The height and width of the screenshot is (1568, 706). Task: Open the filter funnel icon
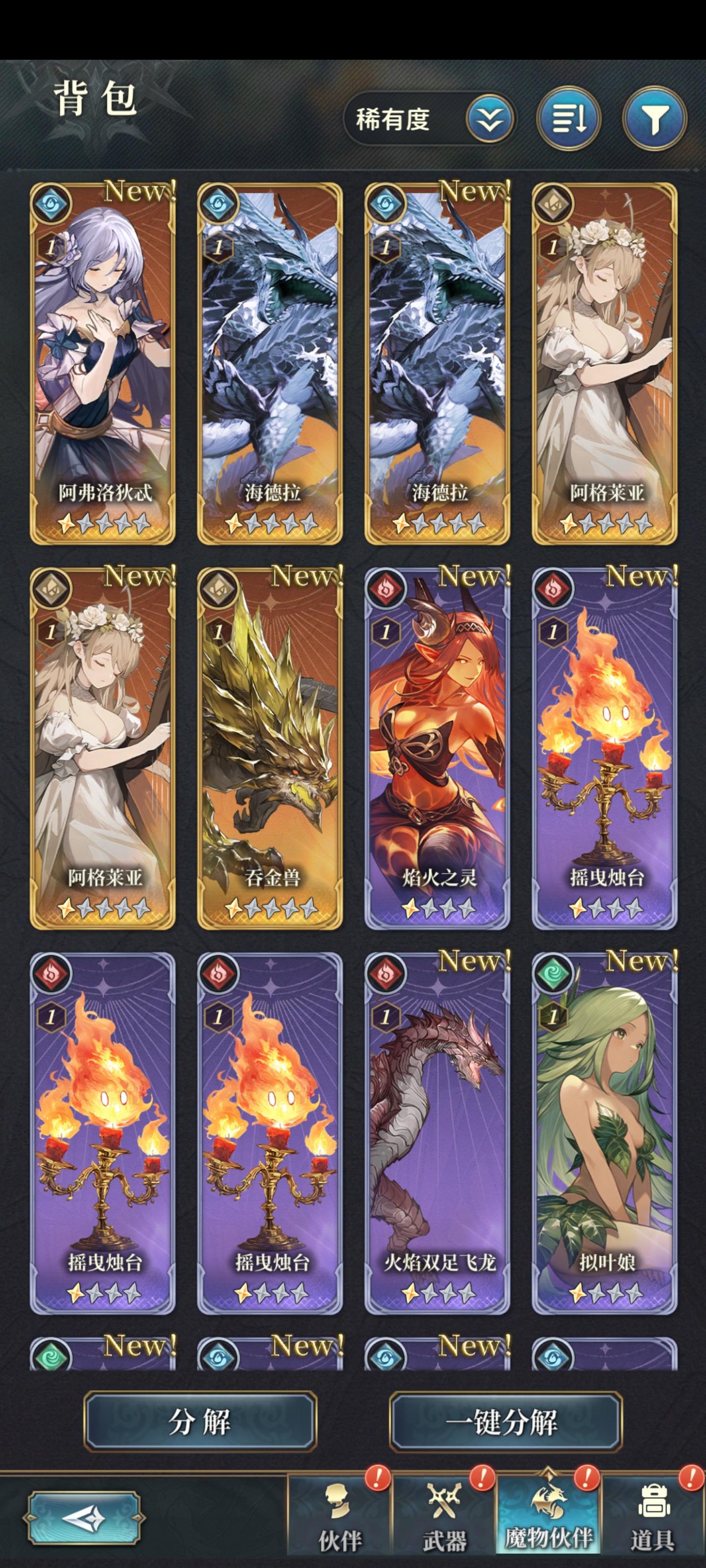click(x=655, y=120)
